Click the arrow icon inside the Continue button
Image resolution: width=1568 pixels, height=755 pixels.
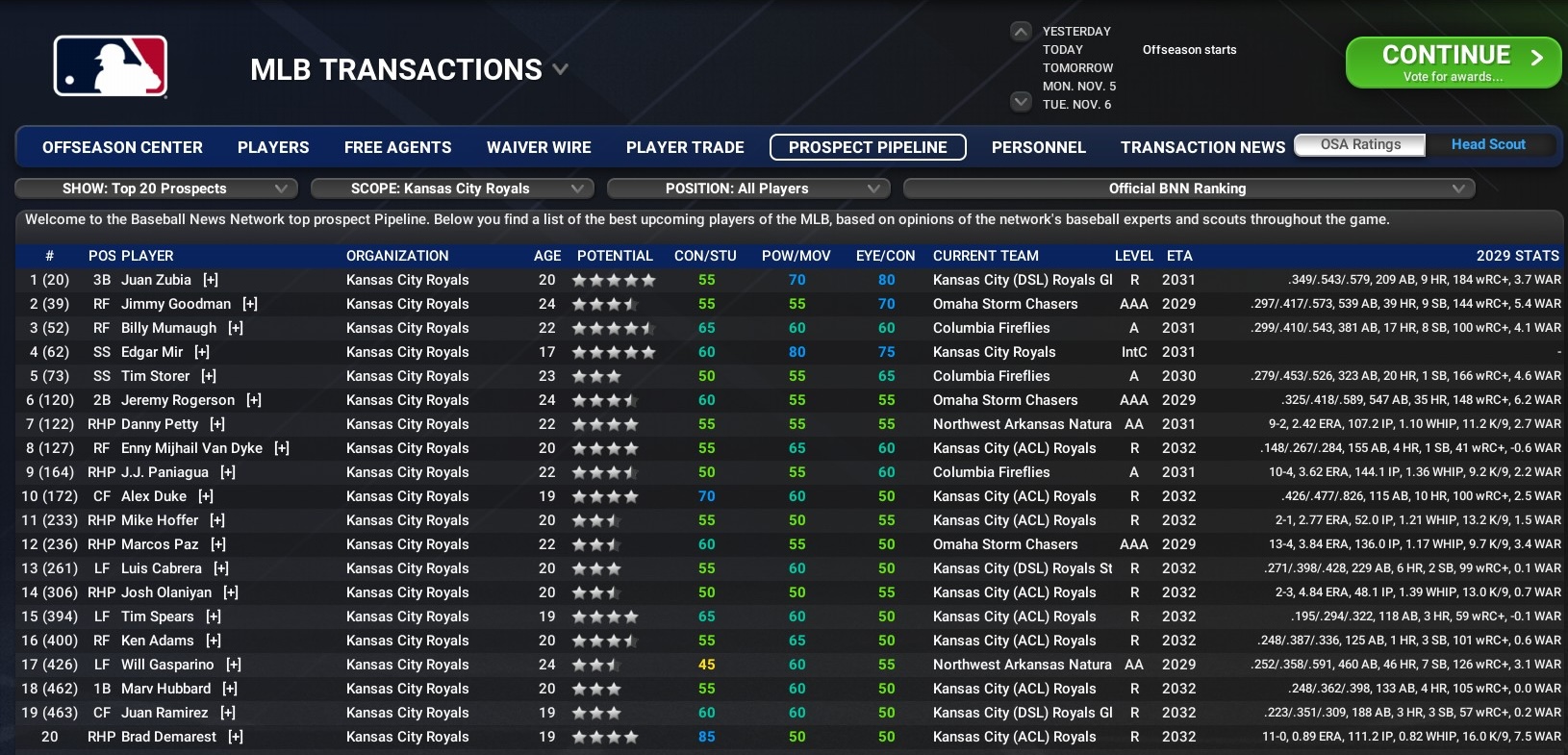tap(1535, 55)
